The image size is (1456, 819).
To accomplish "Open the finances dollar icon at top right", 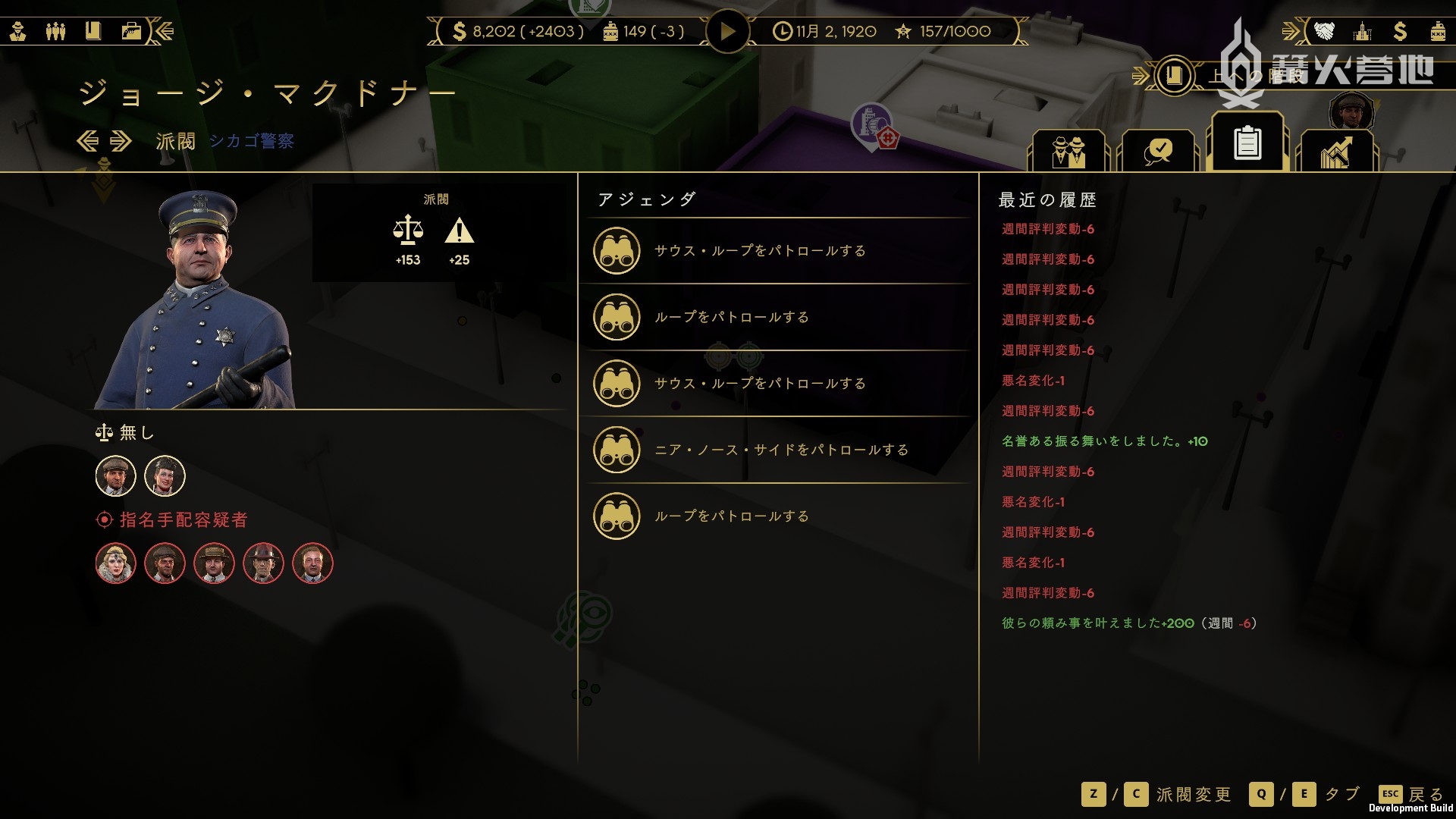I will [1400, 31].
